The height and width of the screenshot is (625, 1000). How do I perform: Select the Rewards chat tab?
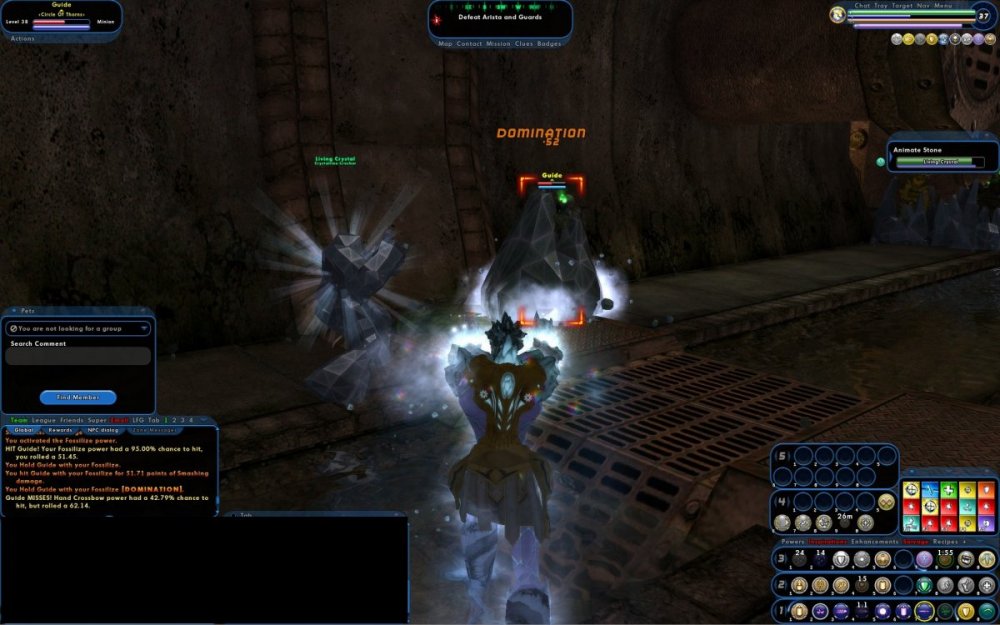60,430
